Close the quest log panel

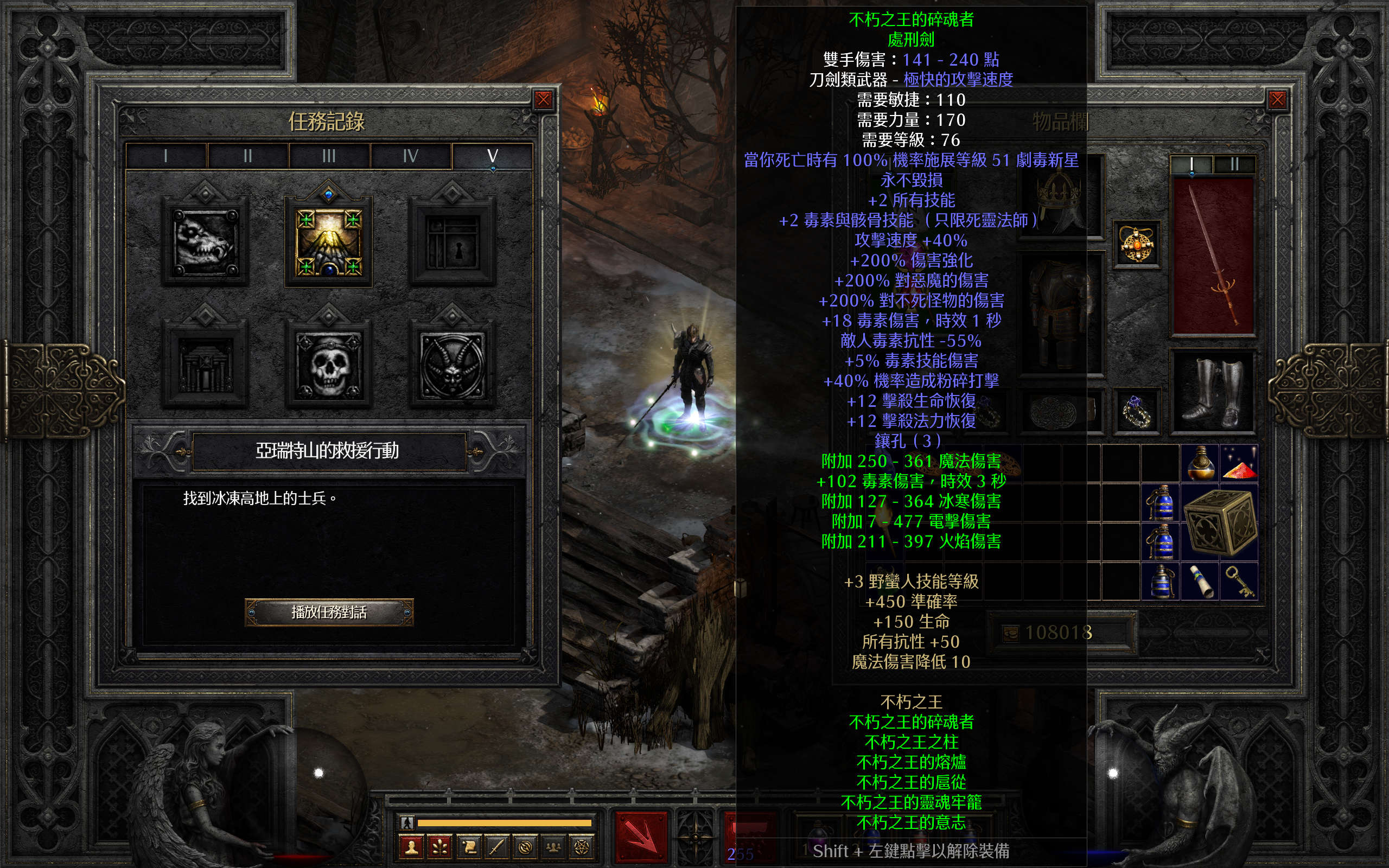(543, 100)
